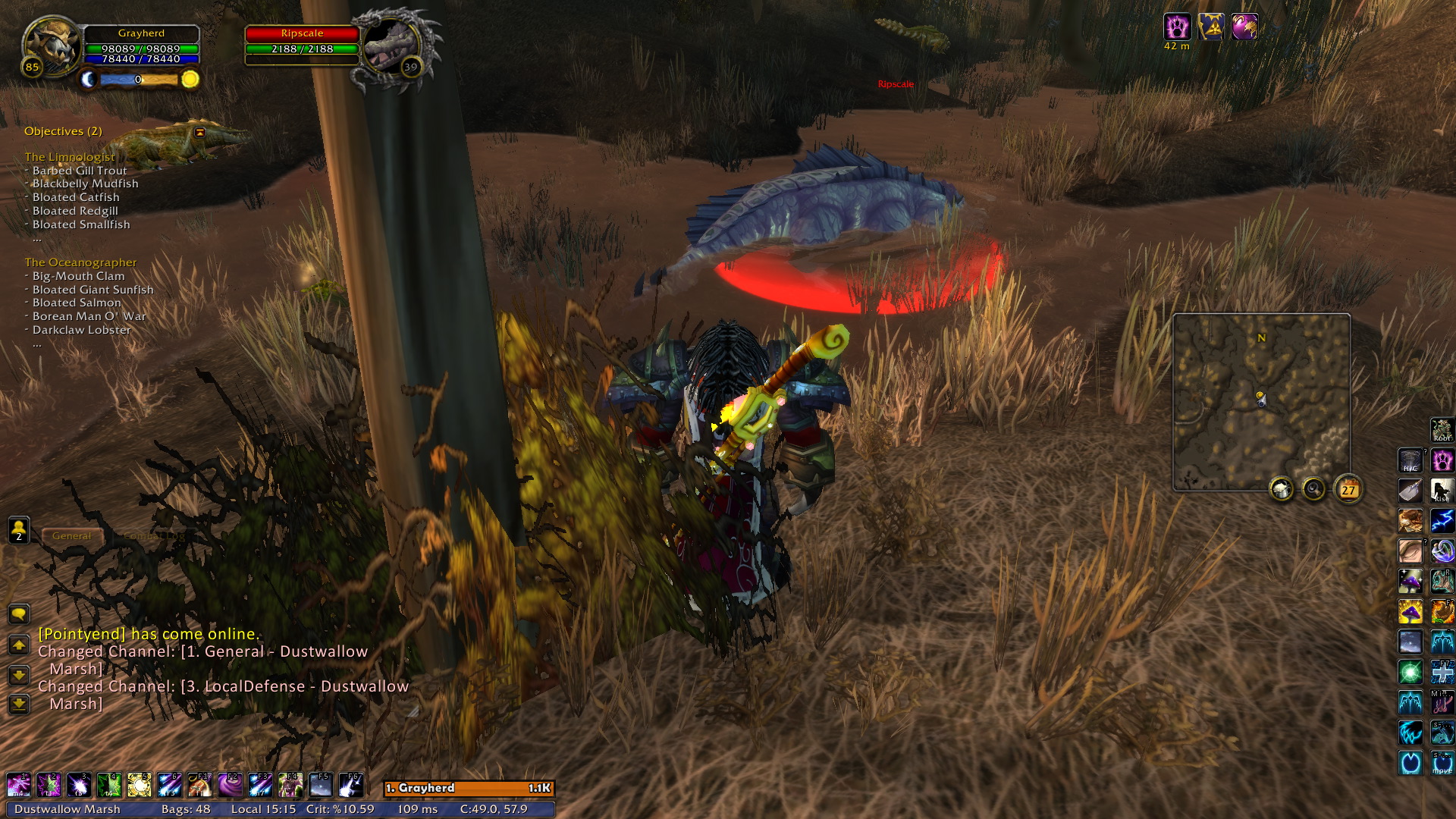Use the blue lightning ability icon
Viewport: 1456px width, 819px height.
(x=1442, y=521)
